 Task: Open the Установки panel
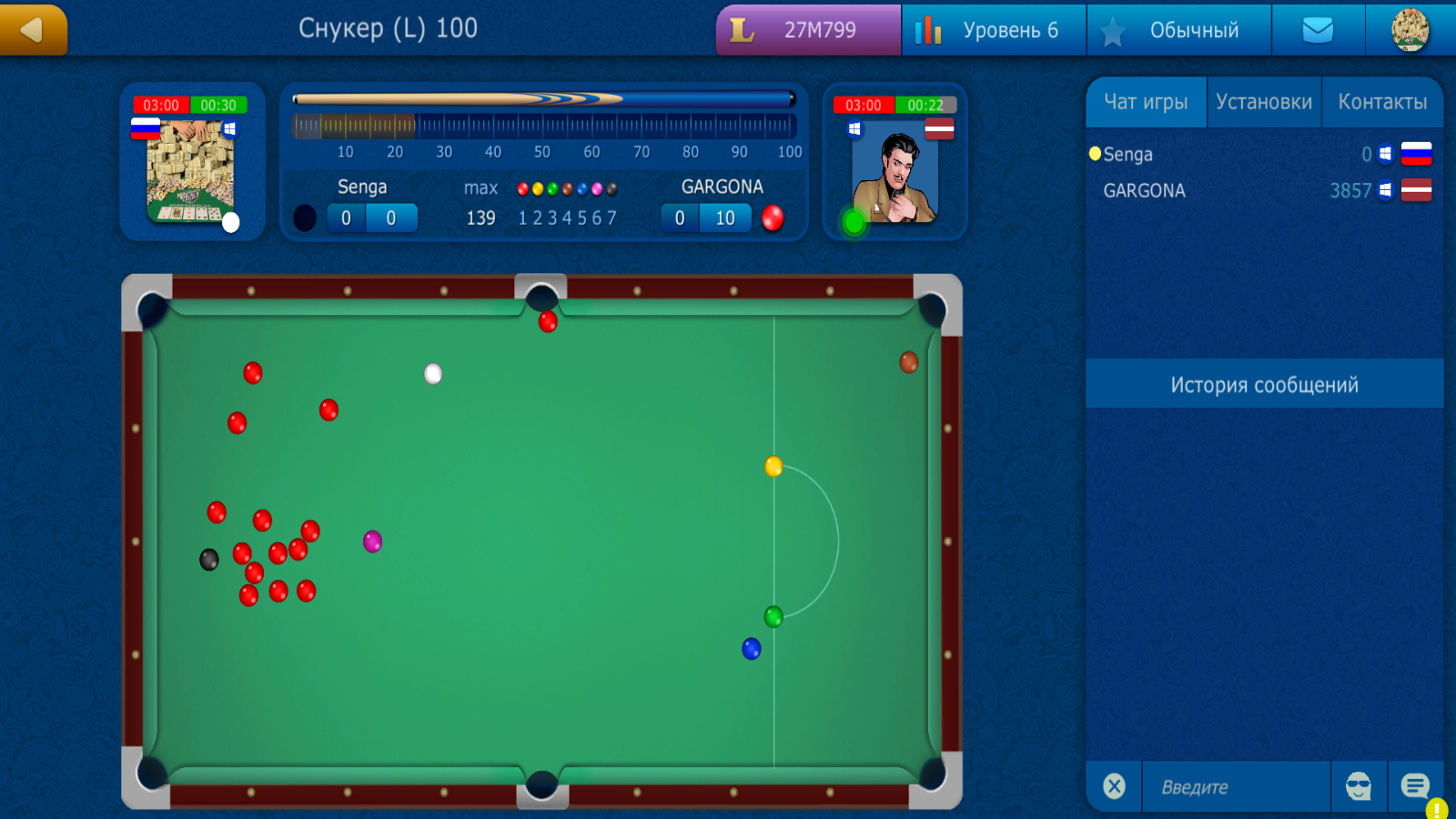point(1264,102)
